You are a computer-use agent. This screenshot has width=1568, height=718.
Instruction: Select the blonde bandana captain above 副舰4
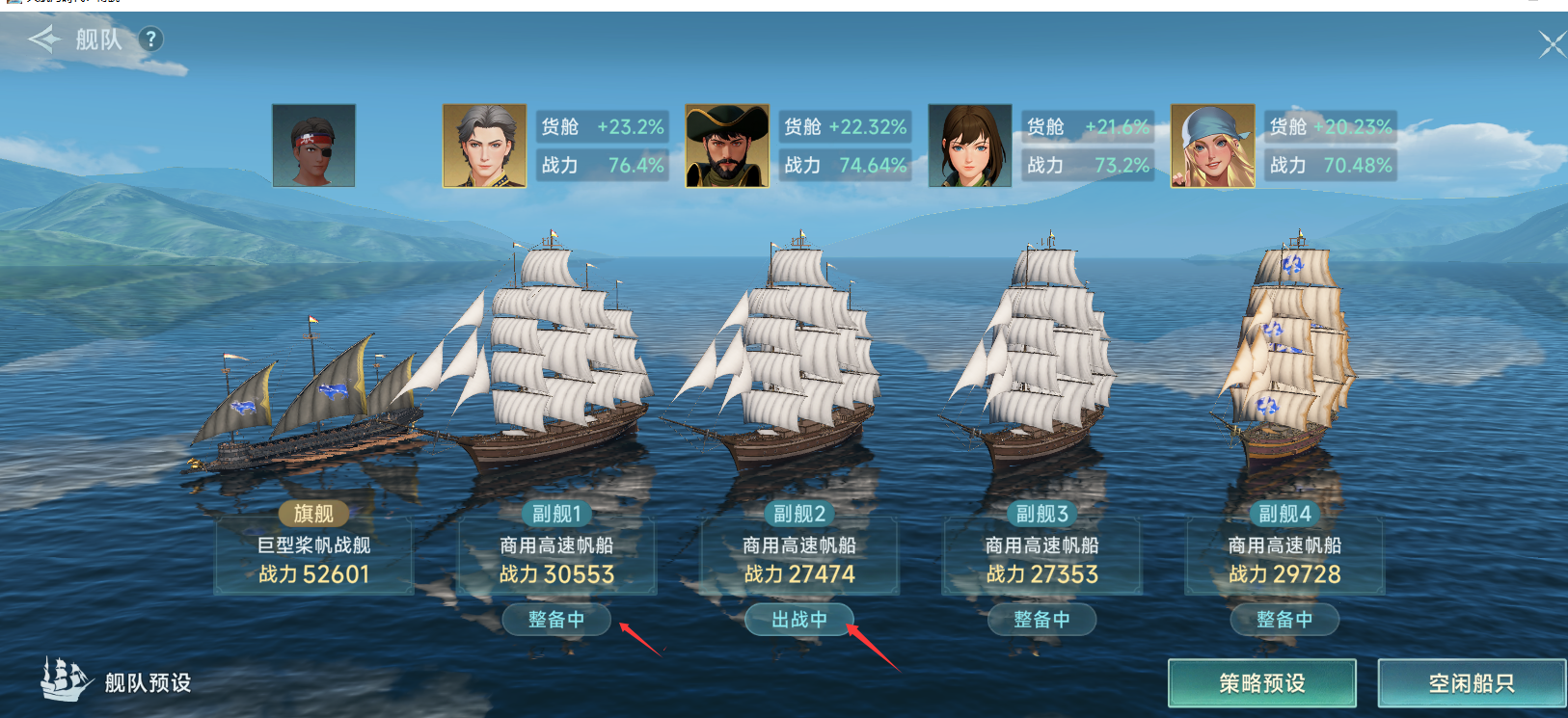point(1212,146)
